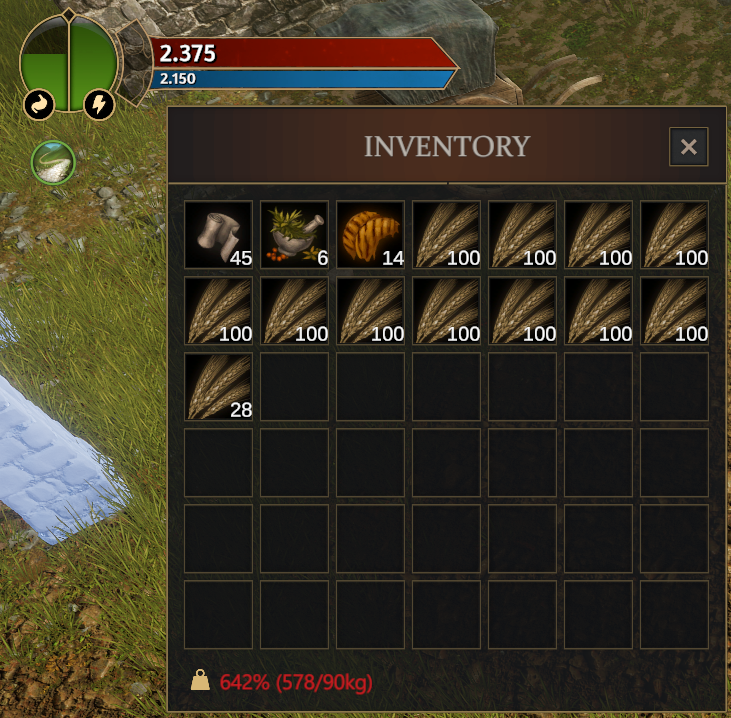Close the Inventory window

(688, 147)
